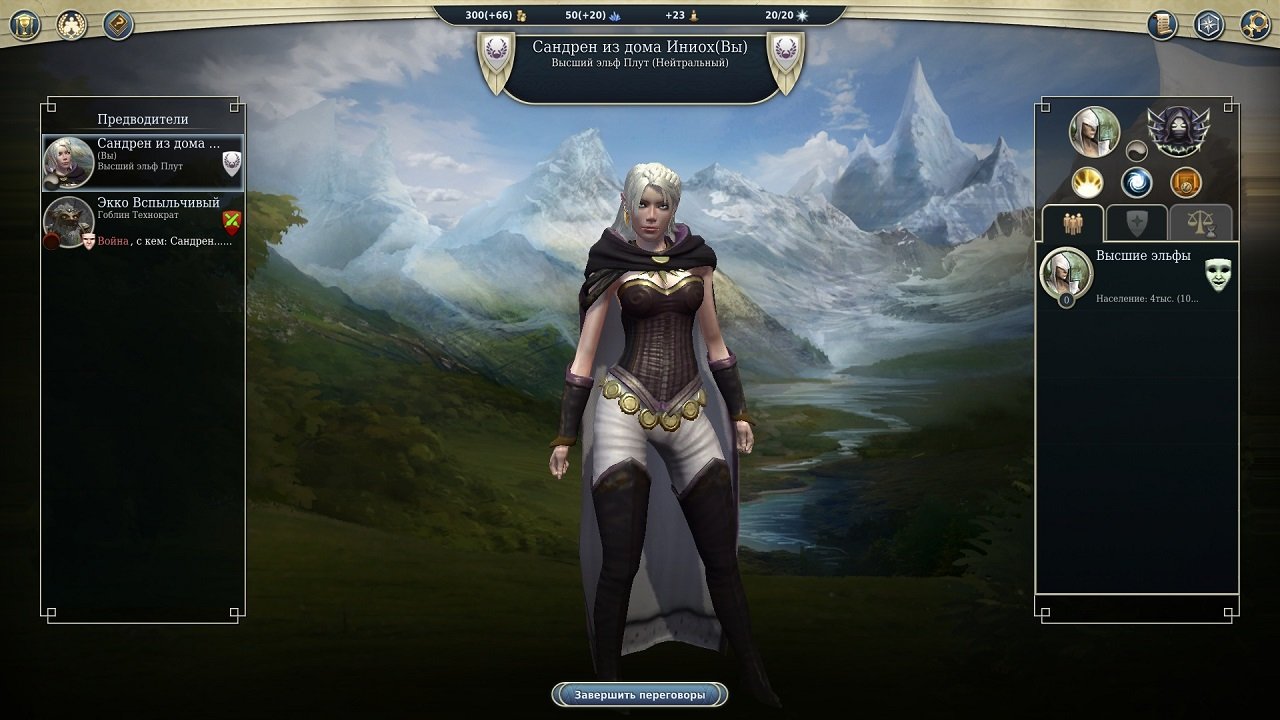Select the people relations tab

tap(1072, 223)
